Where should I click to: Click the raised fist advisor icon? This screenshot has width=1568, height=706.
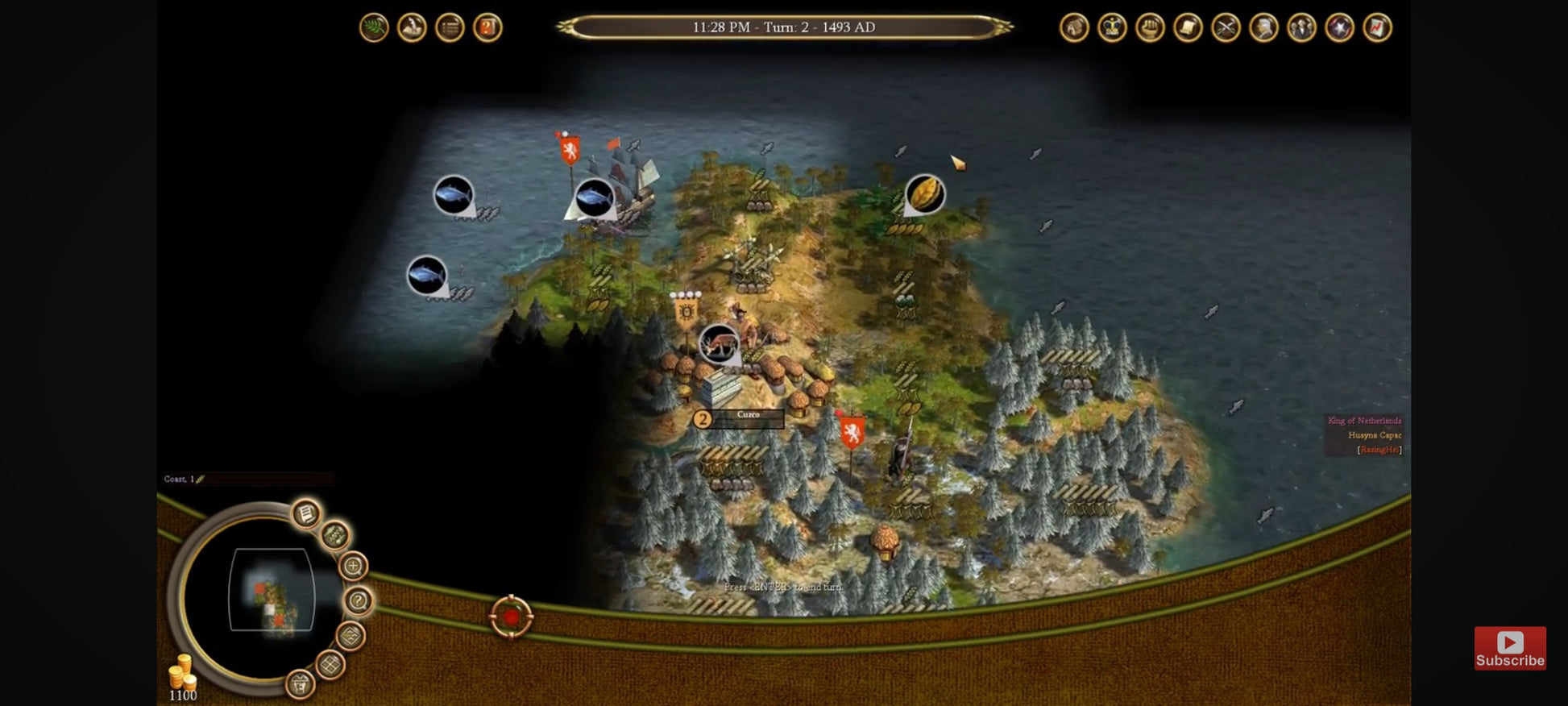click(1150, 28)
